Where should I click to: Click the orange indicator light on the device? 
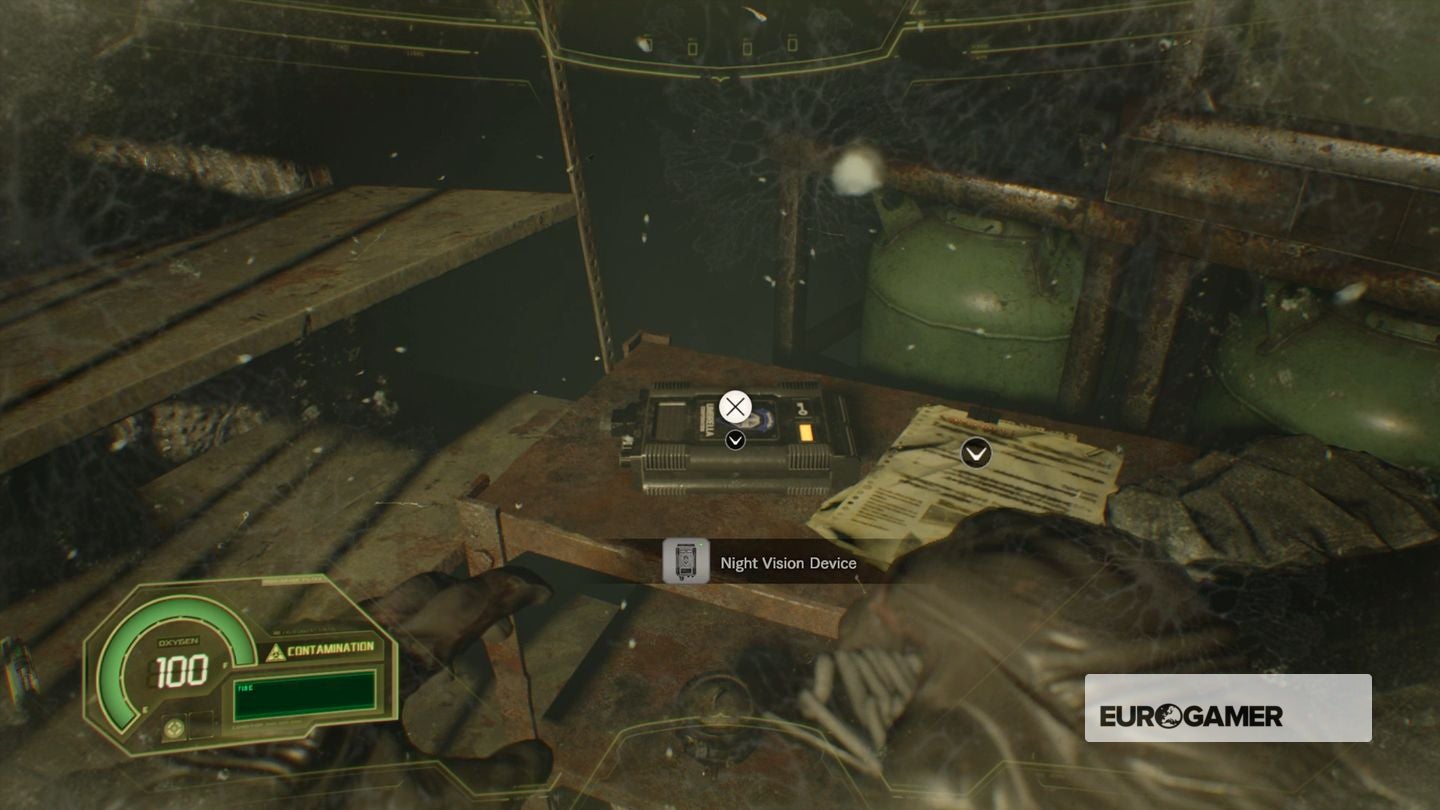pyautogui.click(x=806, y=432)
